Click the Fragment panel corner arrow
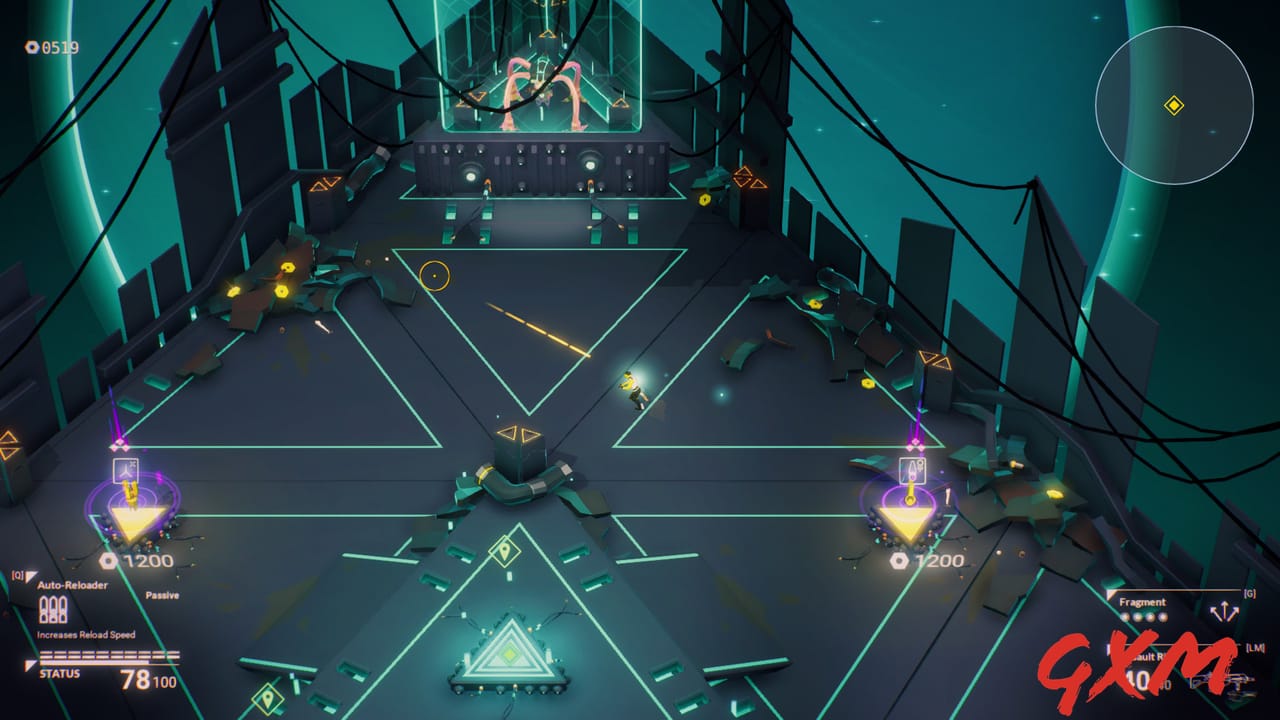Image resolution: width=1280 pixels, height=720 pixels. (1110, 593)
